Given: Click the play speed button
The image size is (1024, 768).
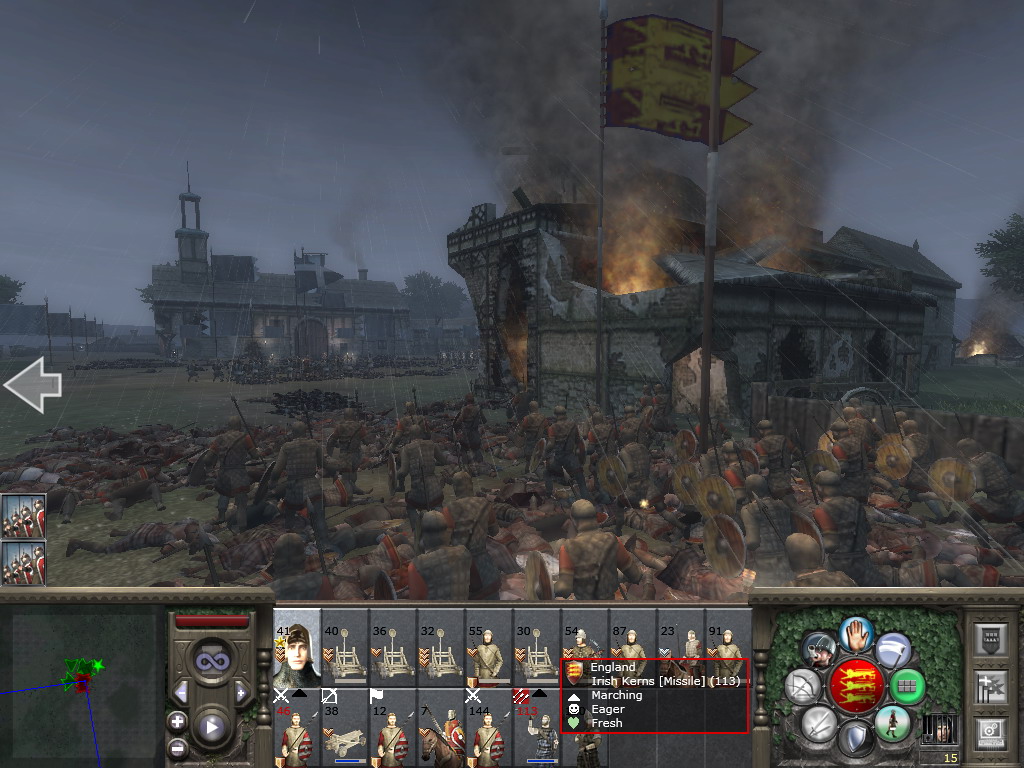Looking at the screenshot, I should [211, 727].
